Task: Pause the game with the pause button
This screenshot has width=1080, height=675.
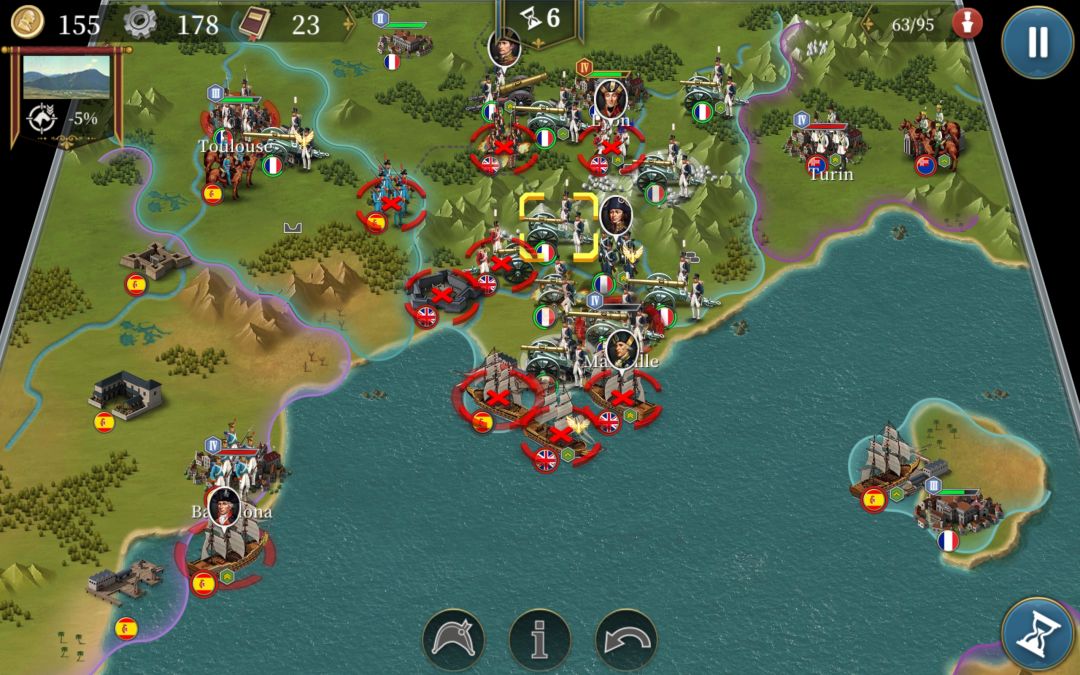Action: point(1037,42)
